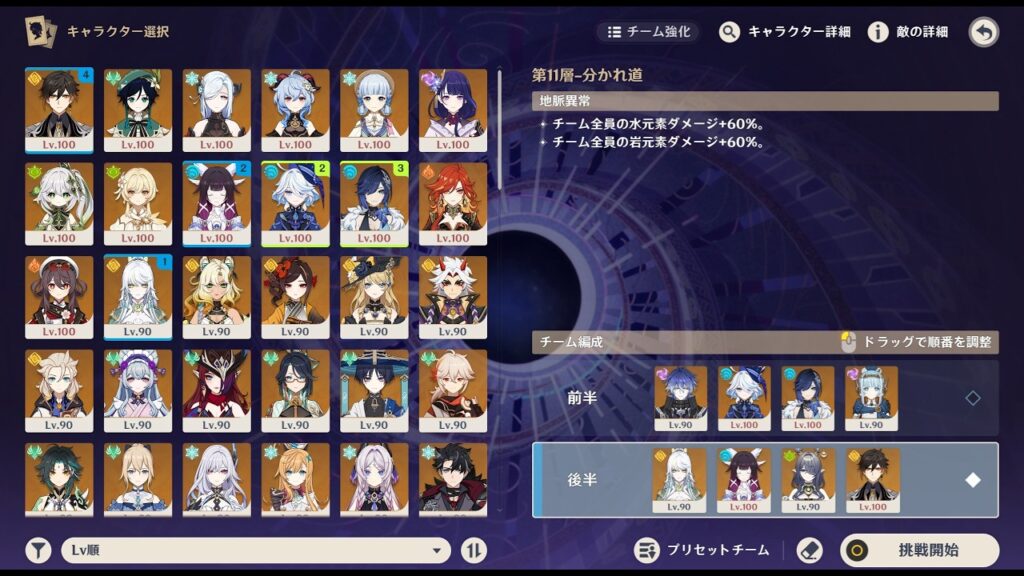
Task: Choose Hu Tao's character portrait
Action: tap(59, 297)
